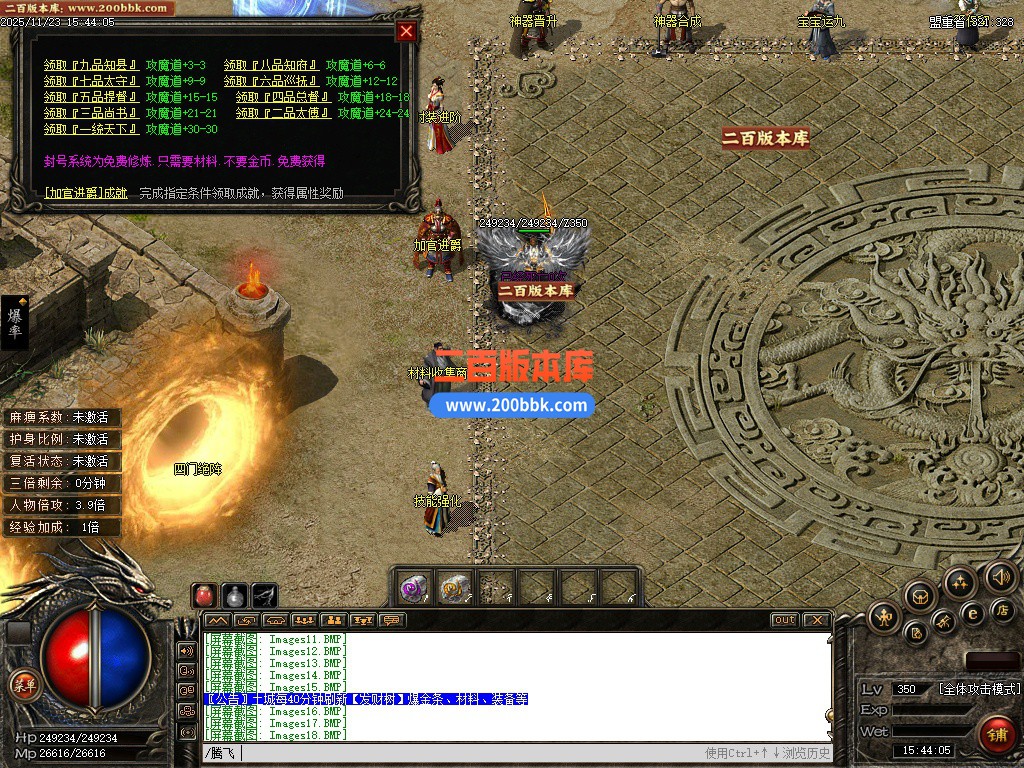Claim the 七品太守 title

[x=91, y=81]
